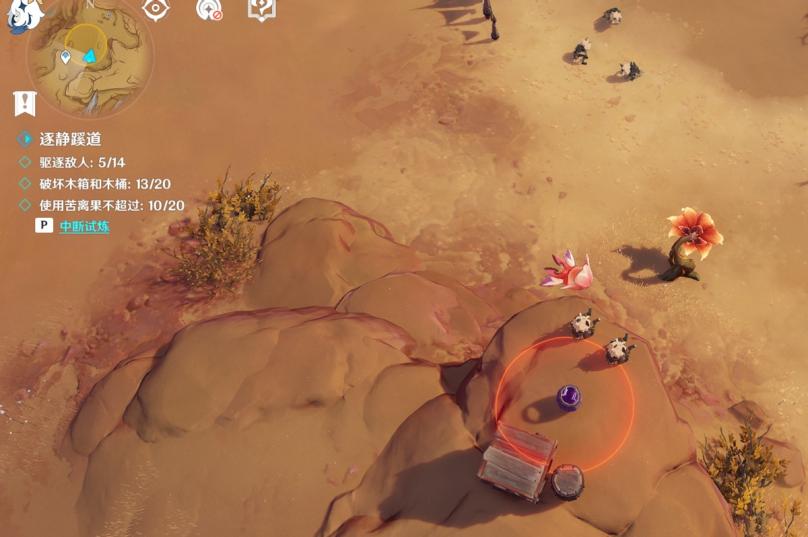Click the 中断试炼 link to abort the trial
This screenshot has height=537, width=808.
84,226
